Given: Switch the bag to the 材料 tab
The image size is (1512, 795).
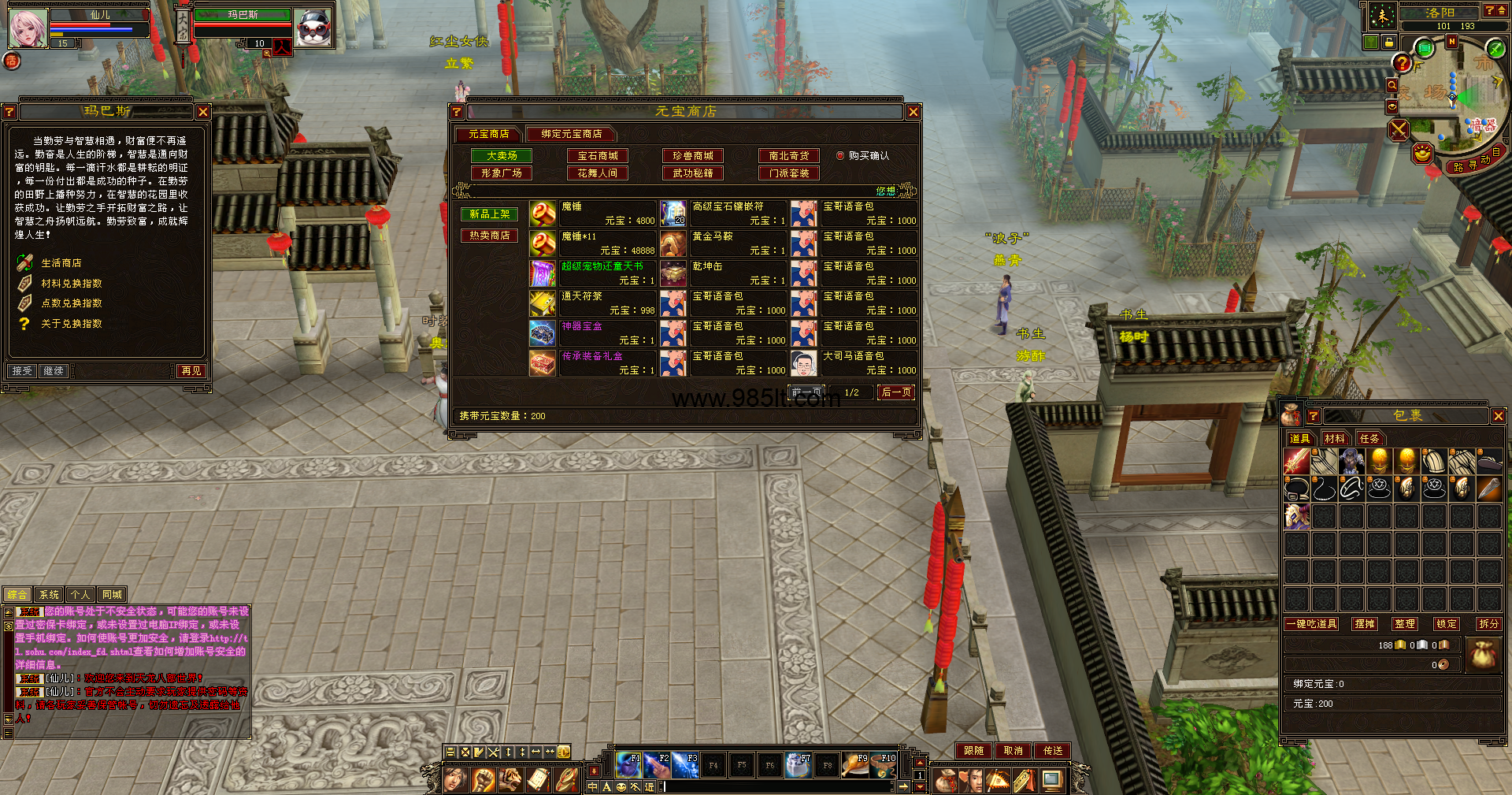Looking at the screenshot, I should (1334, 439).
